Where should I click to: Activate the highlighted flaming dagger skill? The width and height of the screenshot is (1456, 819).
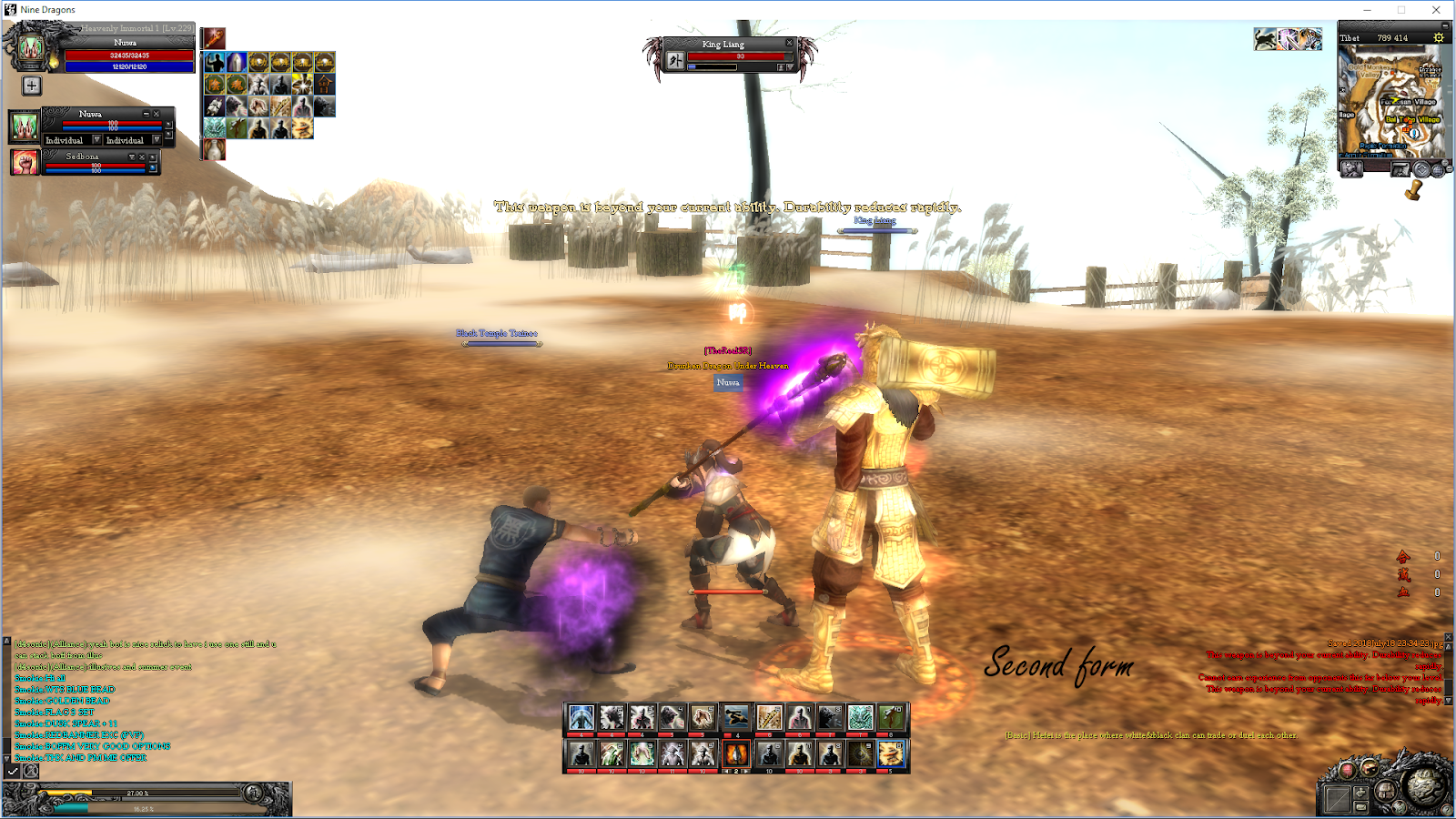(x=736, y=753)
